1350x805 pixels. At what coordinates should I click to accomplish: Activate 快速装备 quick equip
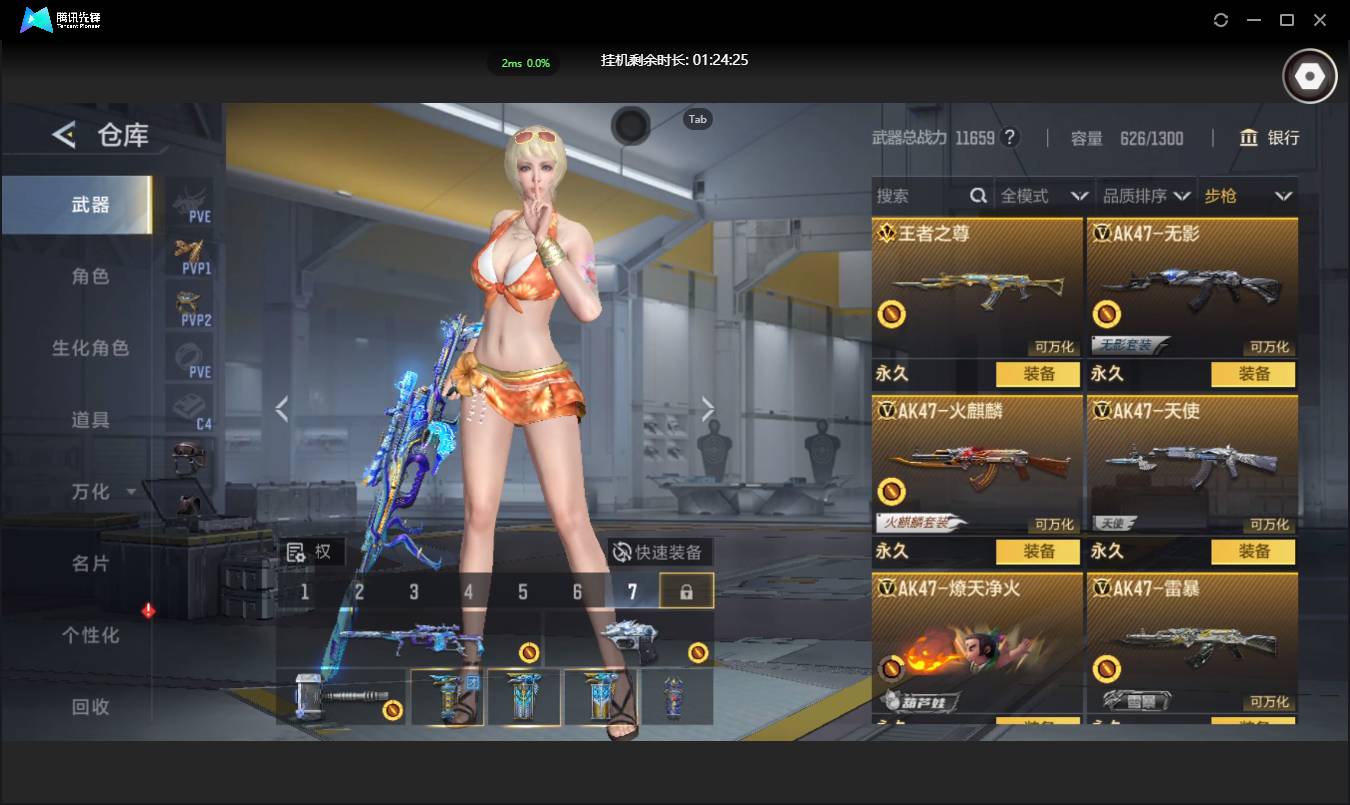point(660,552)
